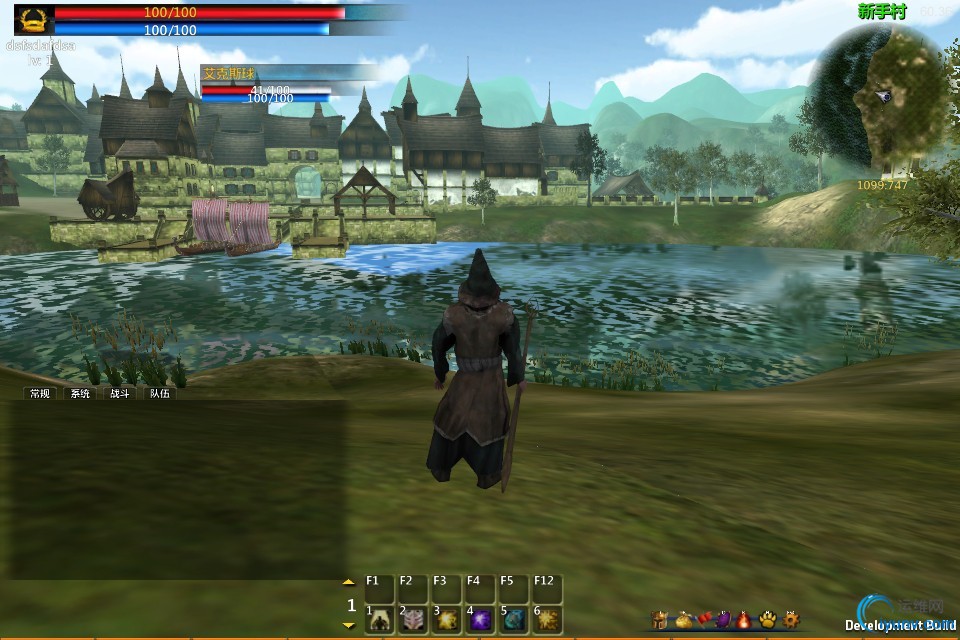Show the 队伍 chat tab

tap(159, 394)
